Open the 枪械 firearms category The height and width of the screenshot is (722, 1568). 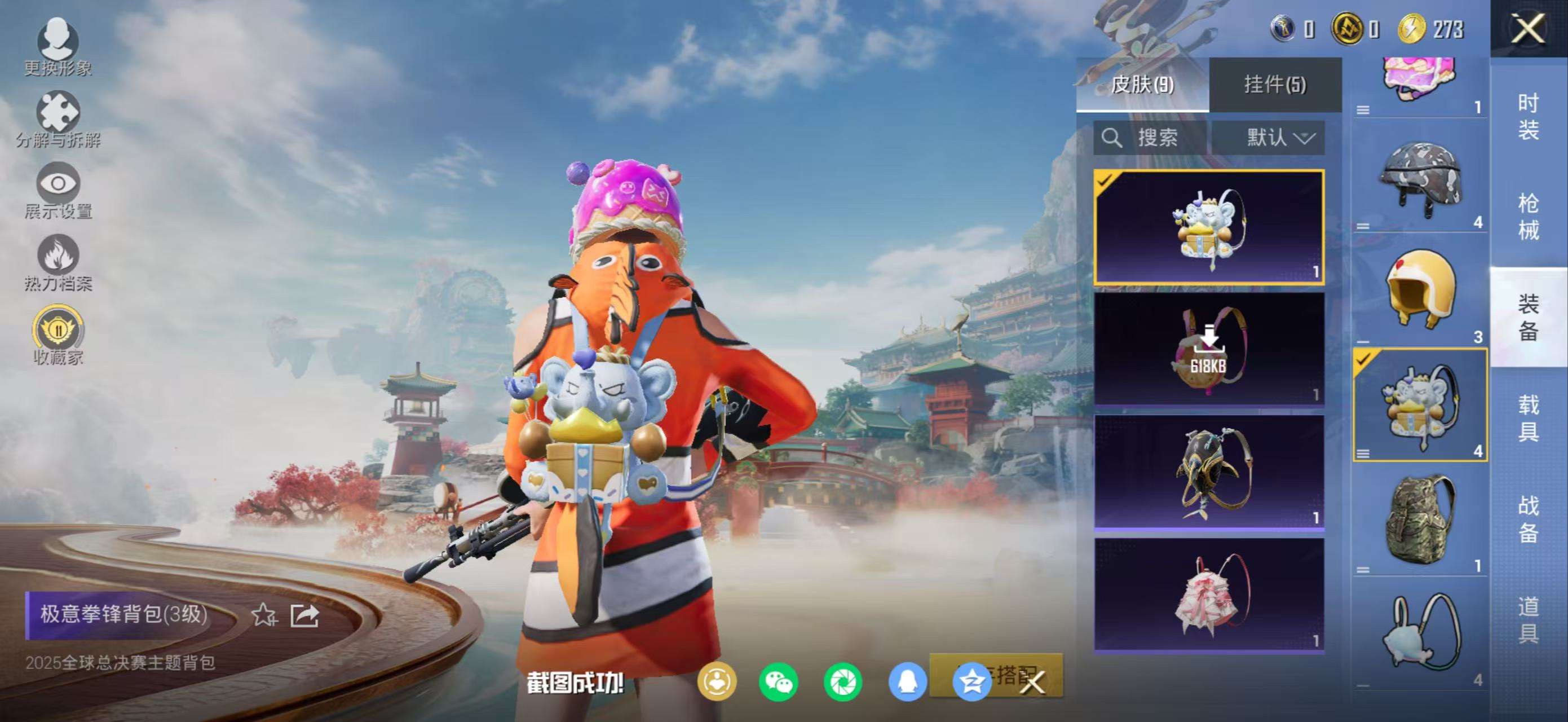point(1528,216)
